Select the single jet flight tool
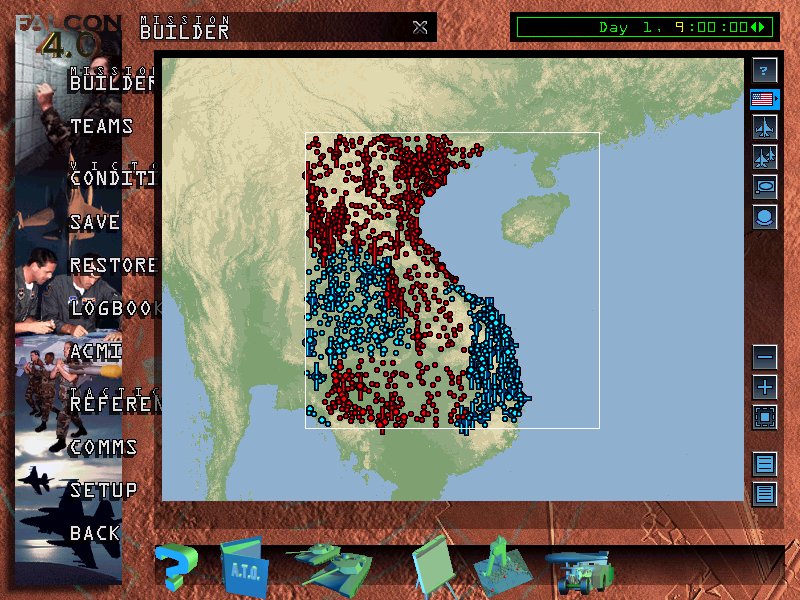Screen dimensions: 800x600 click(765, 128)
